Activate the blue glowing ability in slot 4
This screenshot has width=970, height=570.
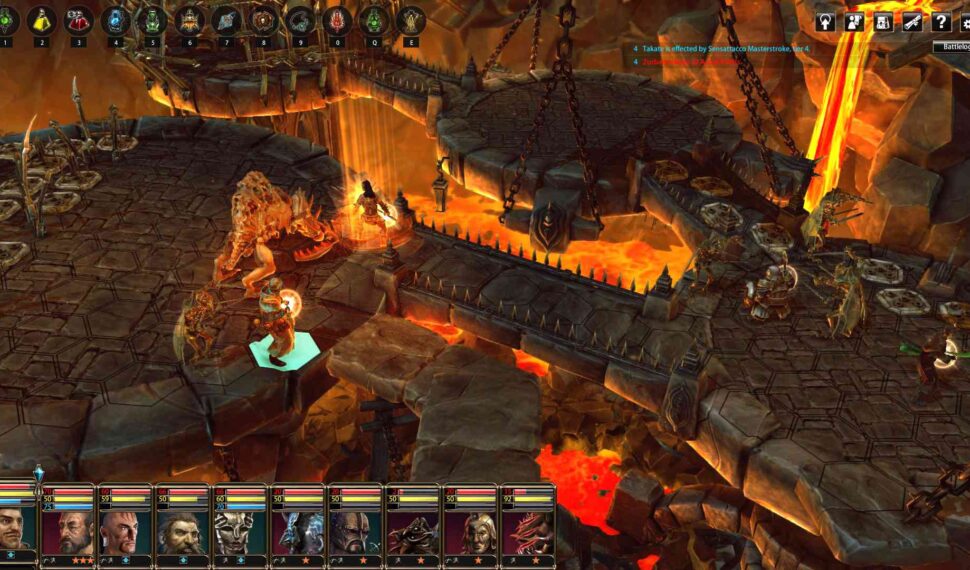[116, 20]
